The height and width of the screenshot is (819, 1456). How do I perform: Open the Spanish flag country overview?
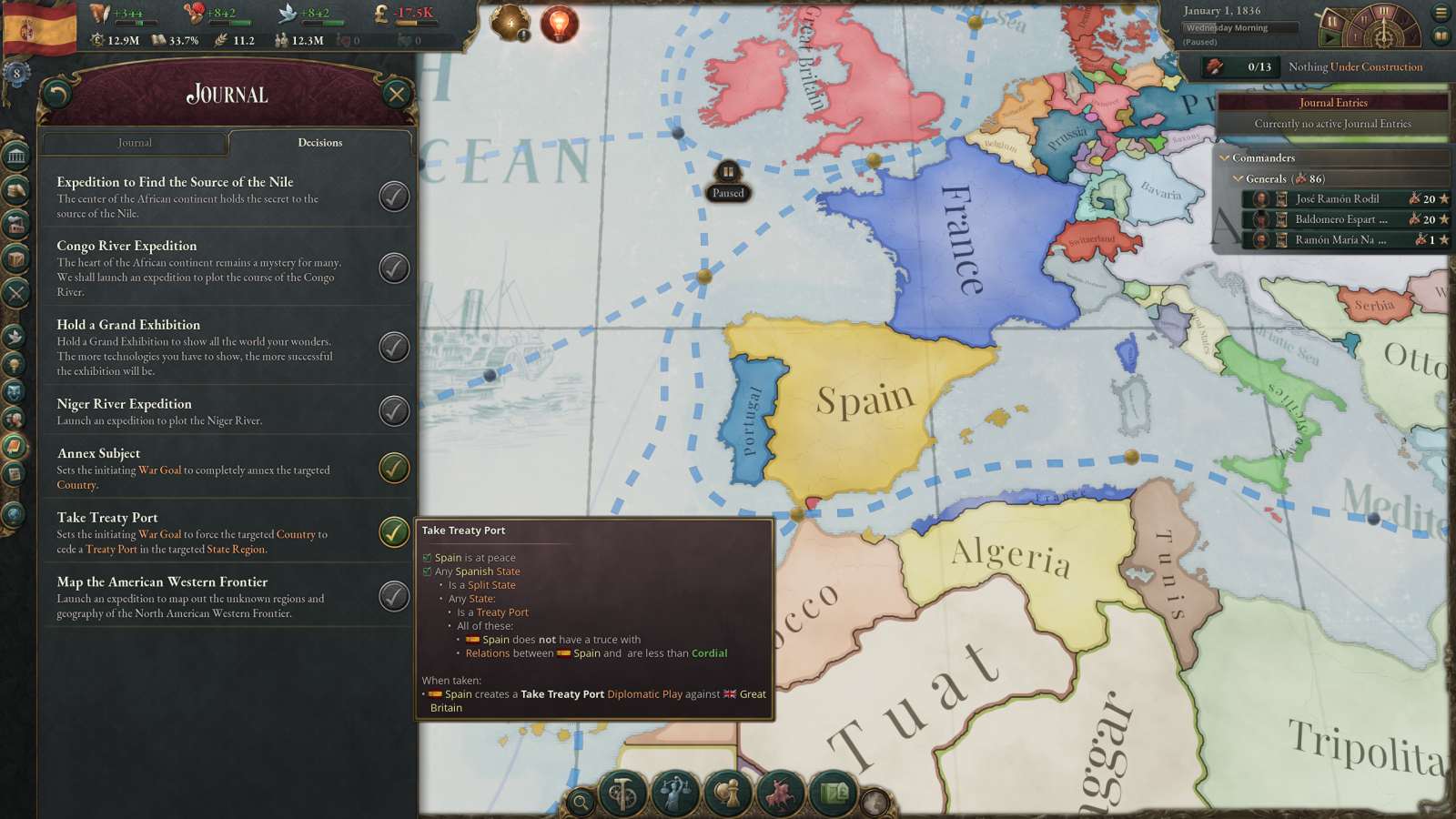(40, 29)
